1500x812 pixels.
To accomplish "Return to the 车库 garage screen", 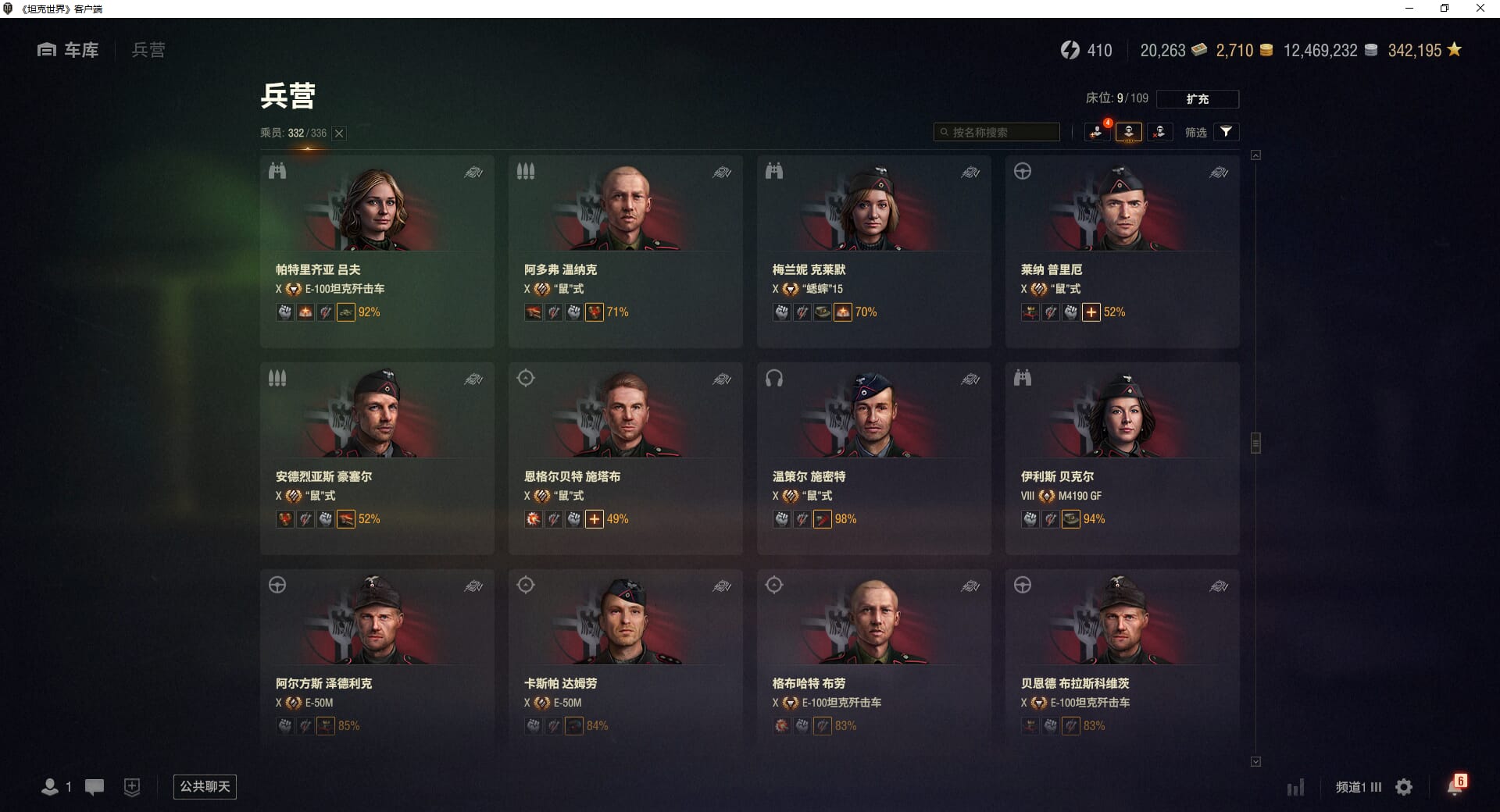I will point(69,50).
